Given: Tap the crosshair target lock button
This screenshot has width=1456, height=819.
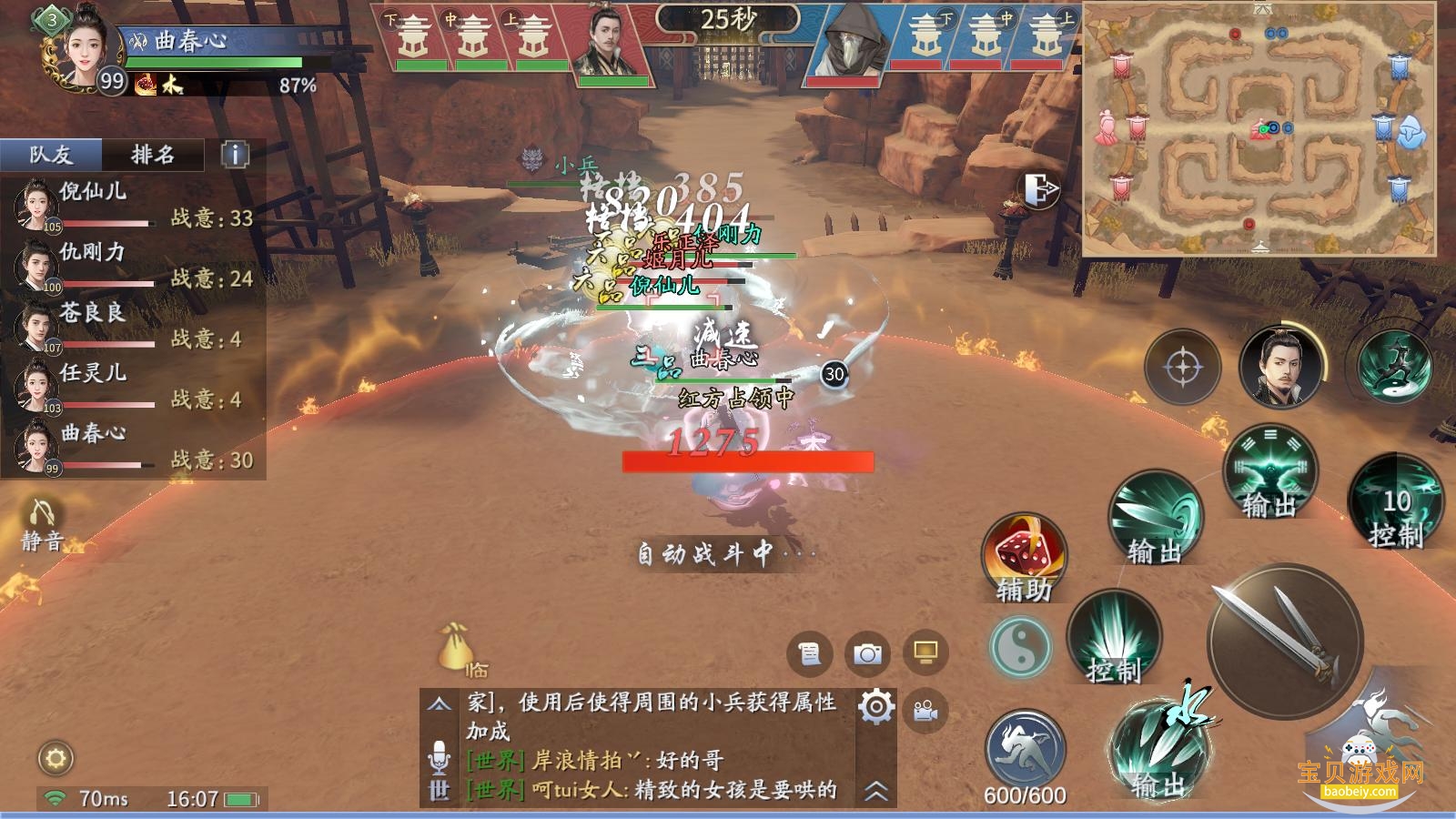Looking at the screenshot, I should point(1182,368).
